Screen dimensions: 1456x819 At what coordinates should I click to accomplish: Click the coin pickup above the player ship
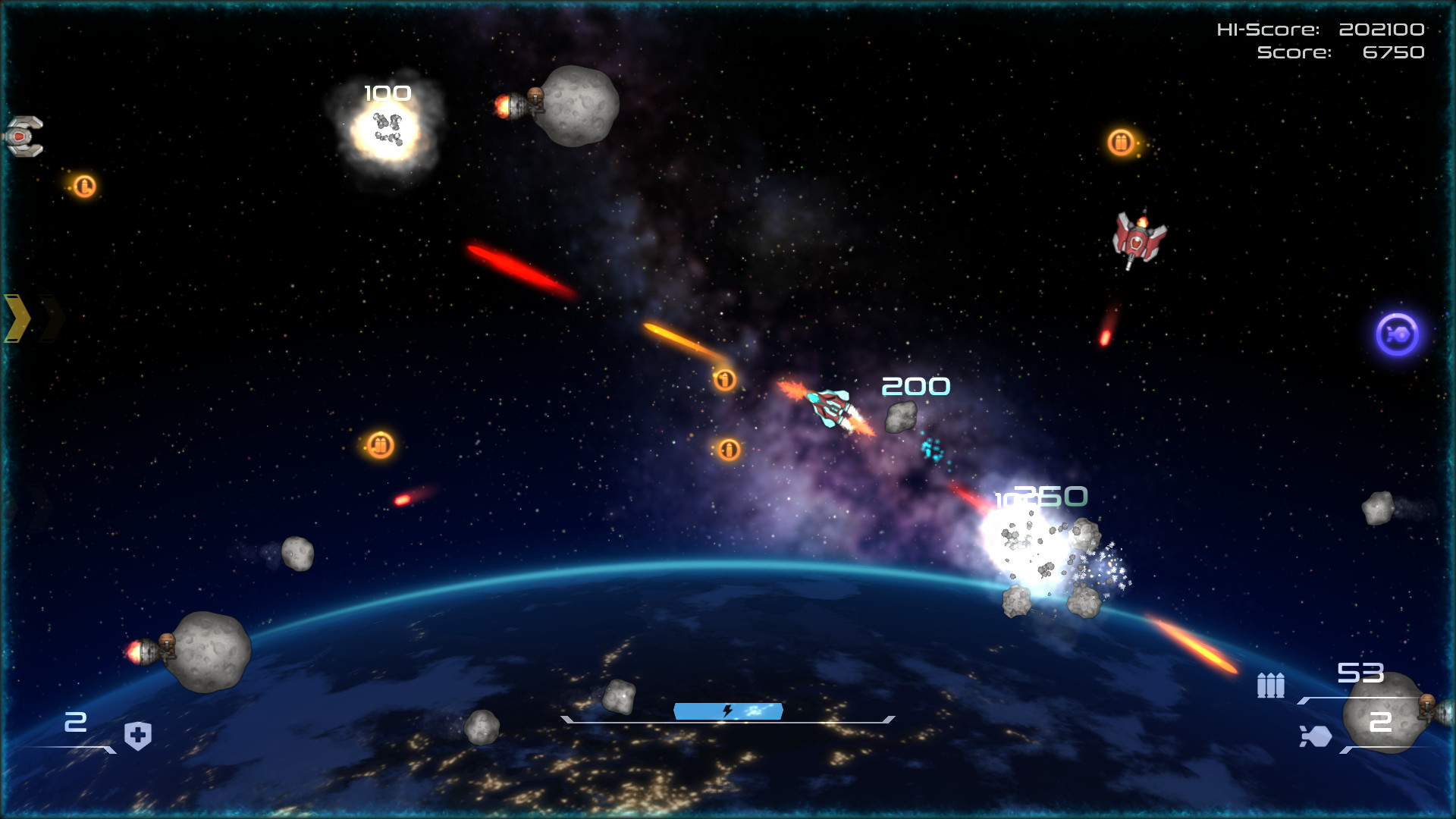click(725, 379)
